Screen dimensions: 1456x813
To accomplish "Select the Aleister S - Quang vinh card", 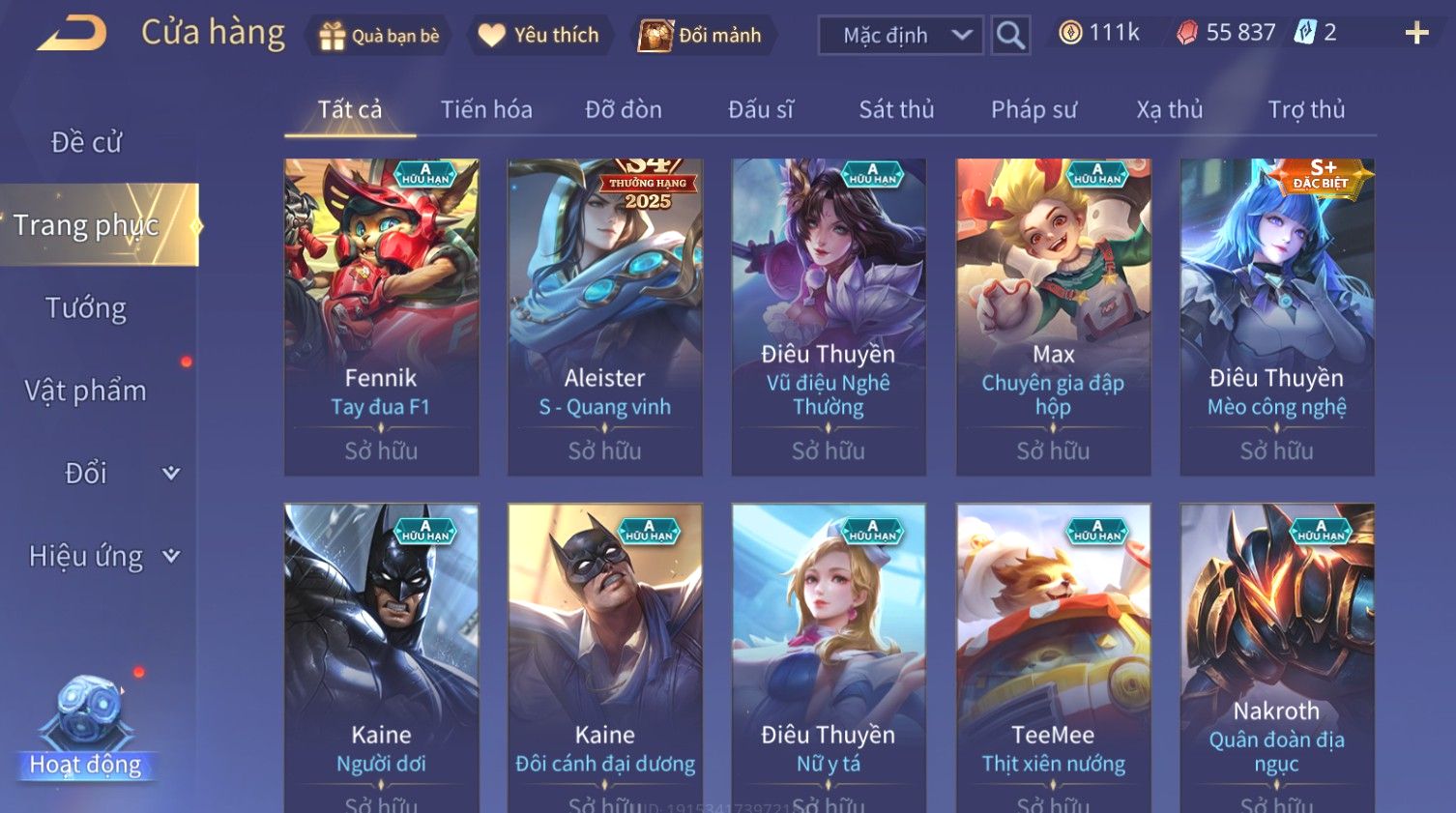I will click(605, 316).
